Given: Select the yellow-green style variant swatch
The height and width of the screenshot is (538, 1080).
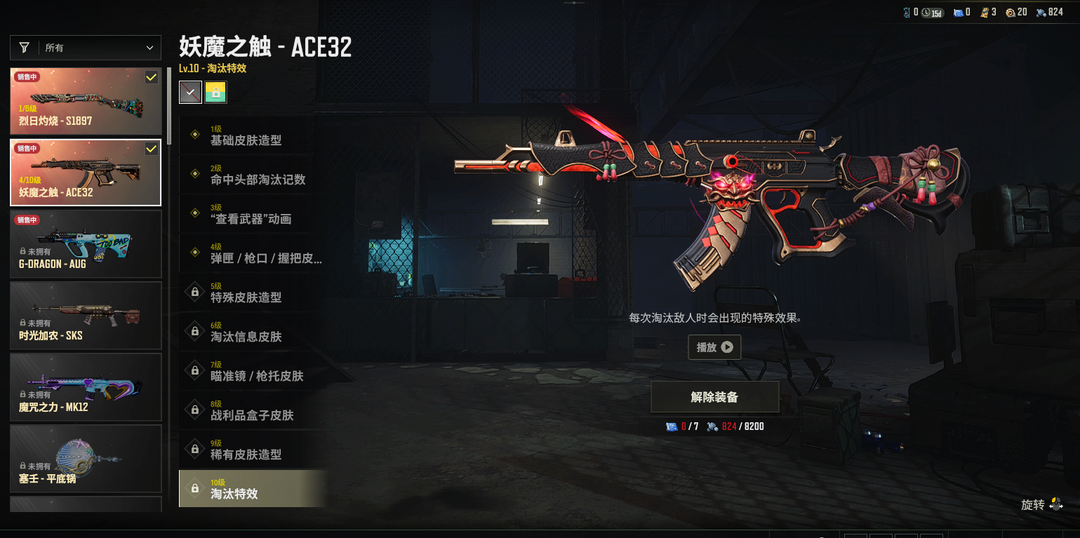Looking at the screenshot, I should click(x=215, y=93).
